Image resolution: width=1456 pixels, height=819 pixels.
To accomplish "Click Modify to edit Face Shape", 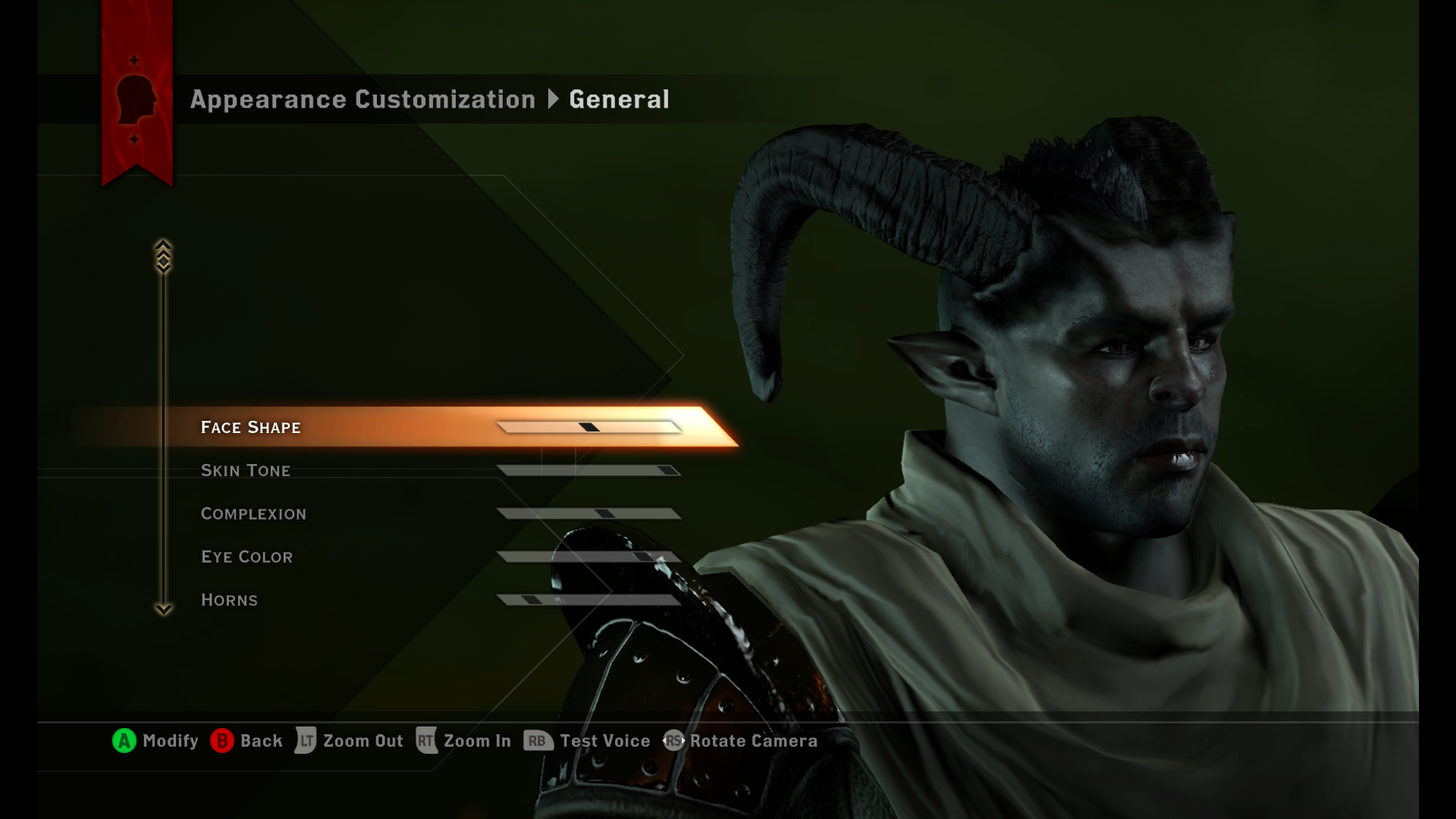I will [123, 741].
